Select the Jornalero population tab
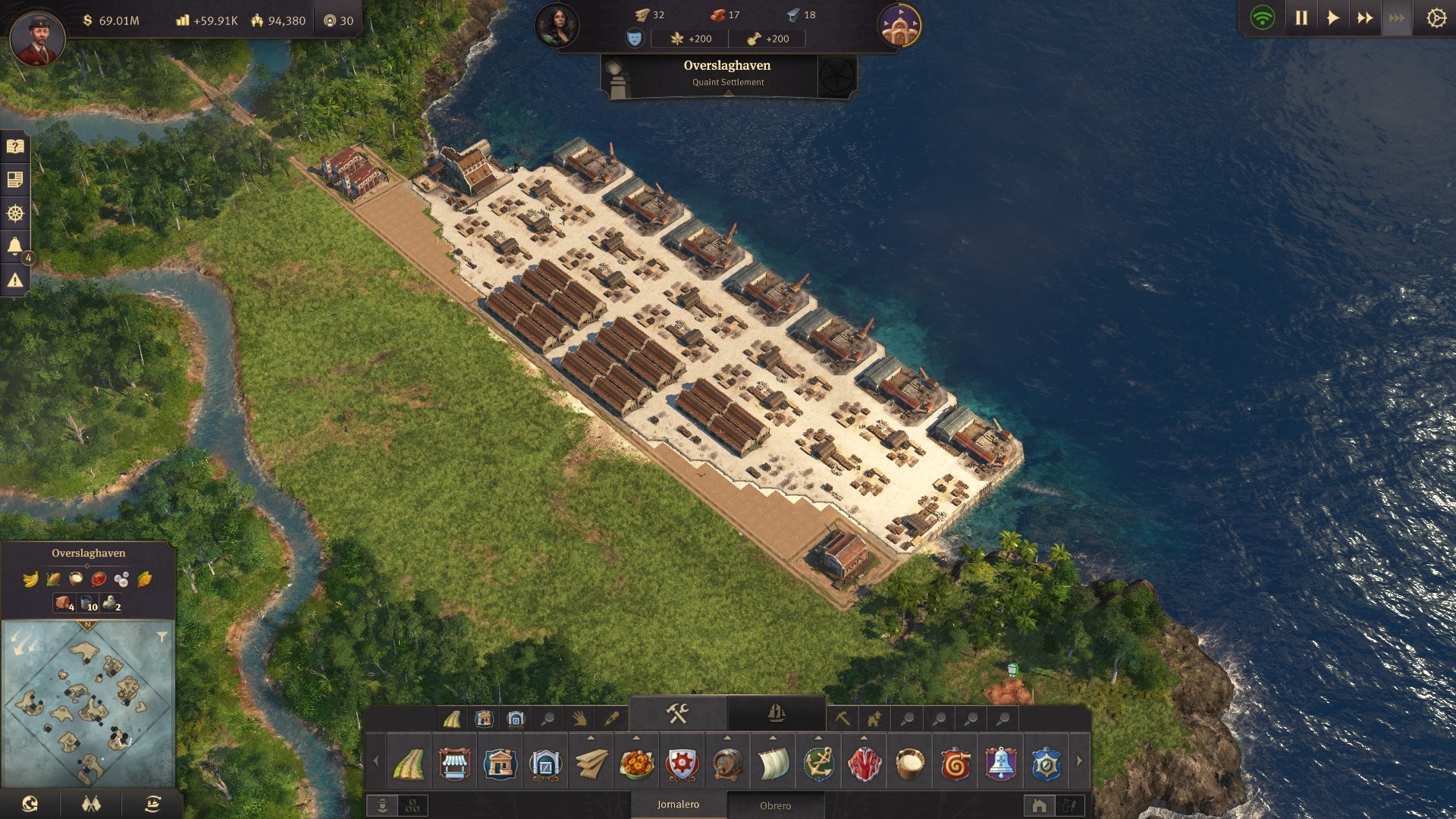 pos(678,805)
